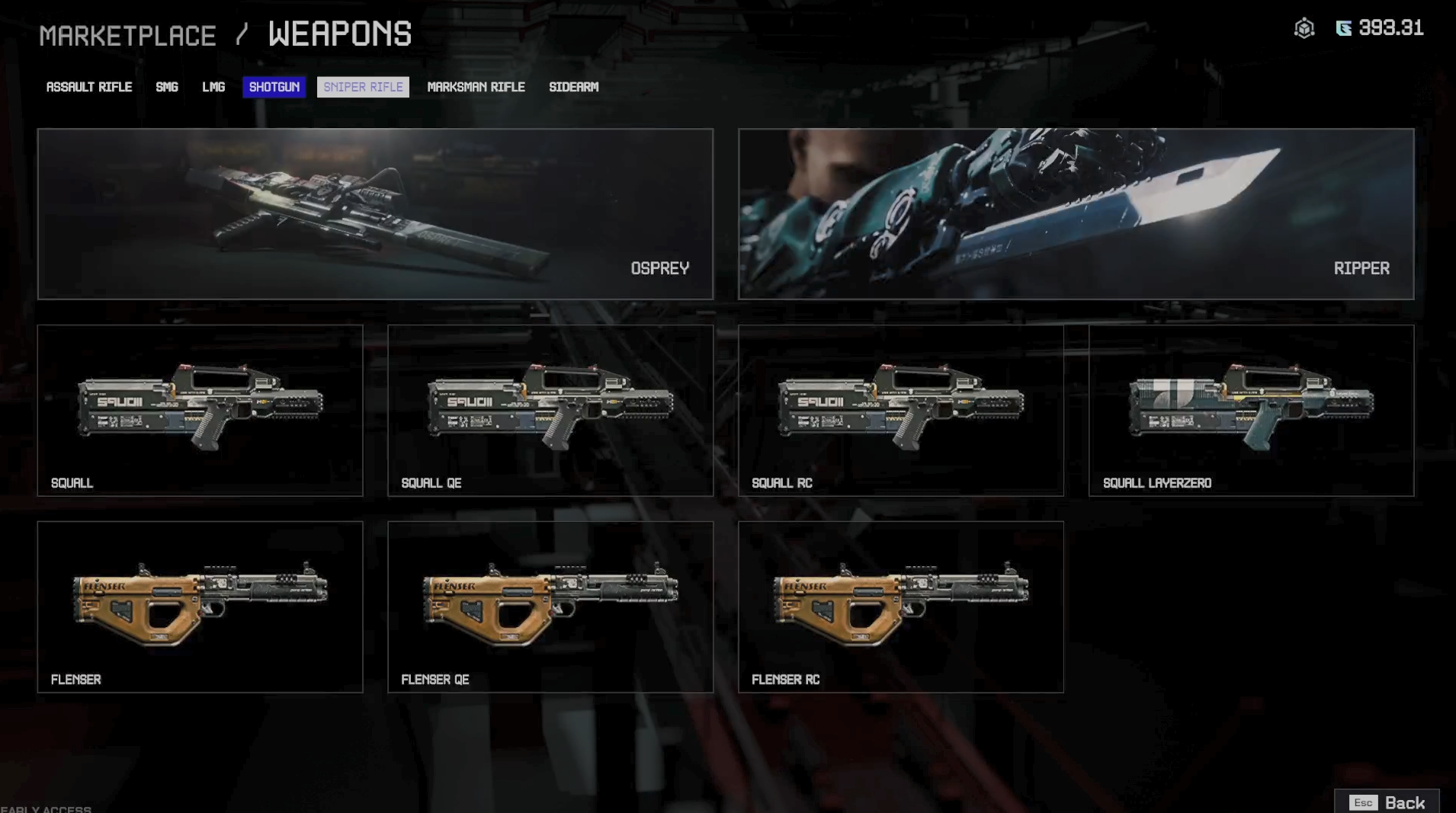Select the Squall QE variant
This screenshot has height=813, width=1456.
pos(550,410)
